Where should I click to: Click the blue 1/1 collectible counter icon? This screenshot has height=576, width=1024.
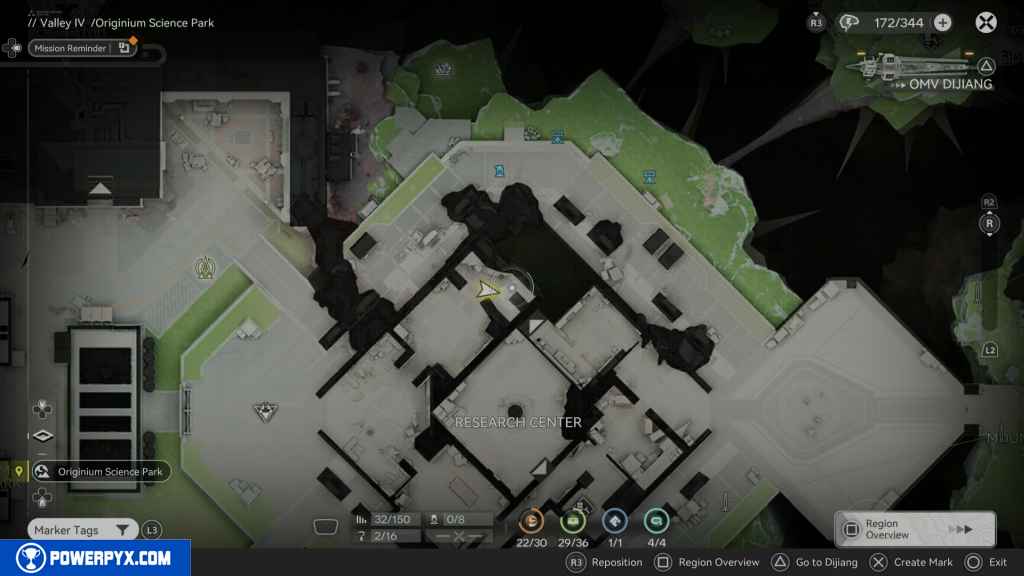(x=614, y=521)
